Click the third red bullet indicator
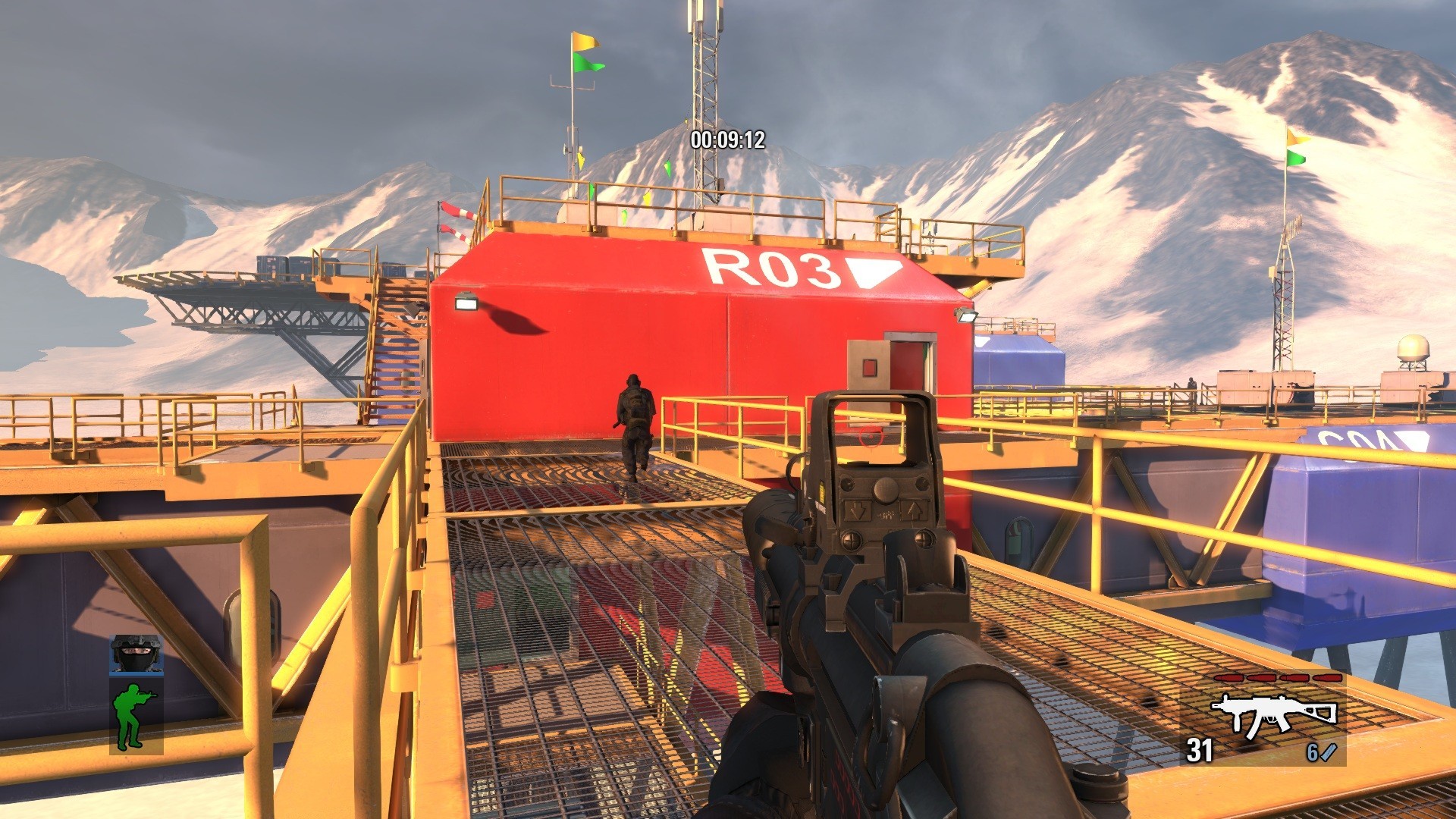This screenshot has height=819, width=1456. tap(1295, 677)
